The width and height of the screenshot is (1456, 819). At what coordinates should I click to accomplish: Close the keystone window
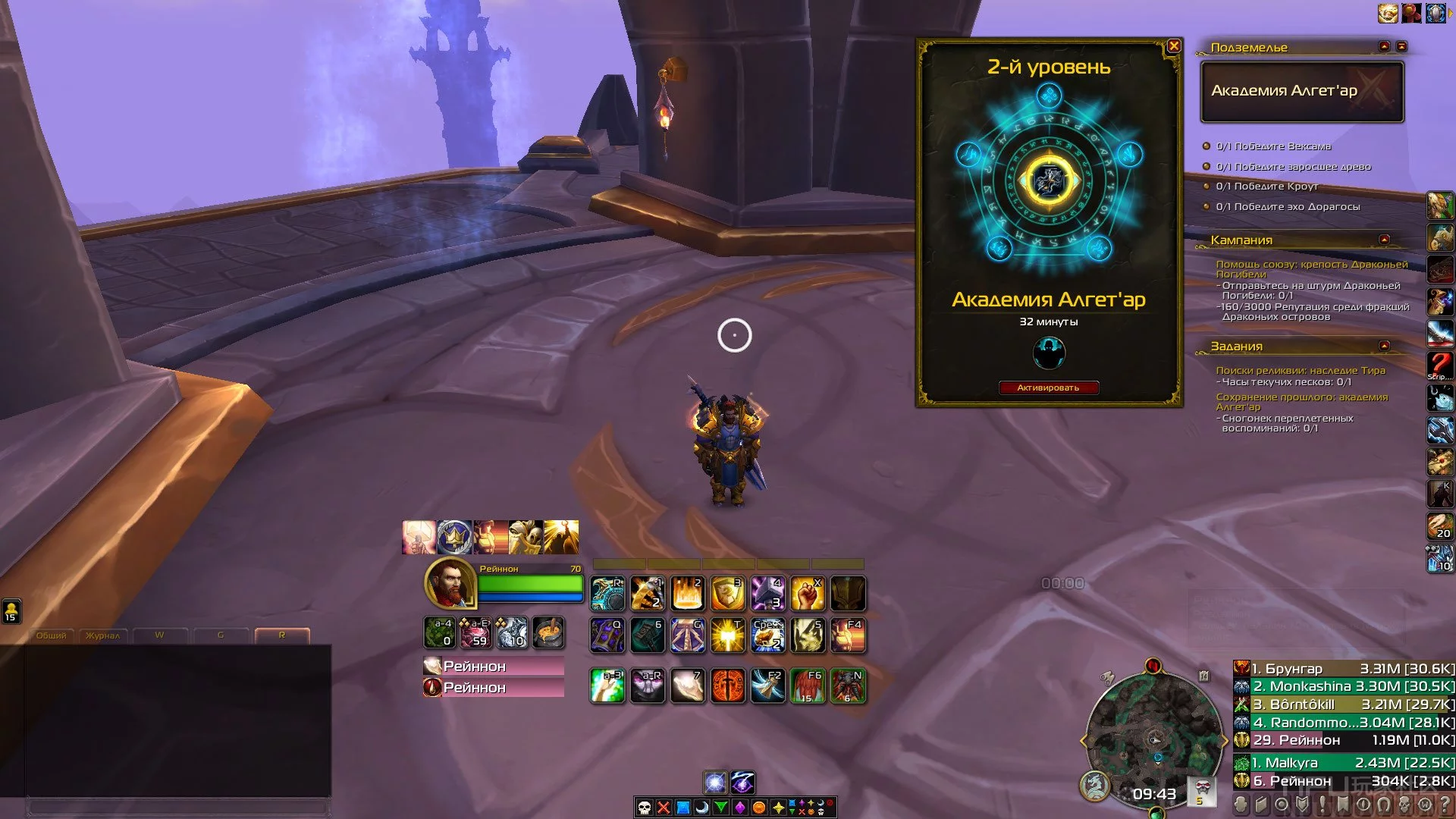click(1174, 46)
